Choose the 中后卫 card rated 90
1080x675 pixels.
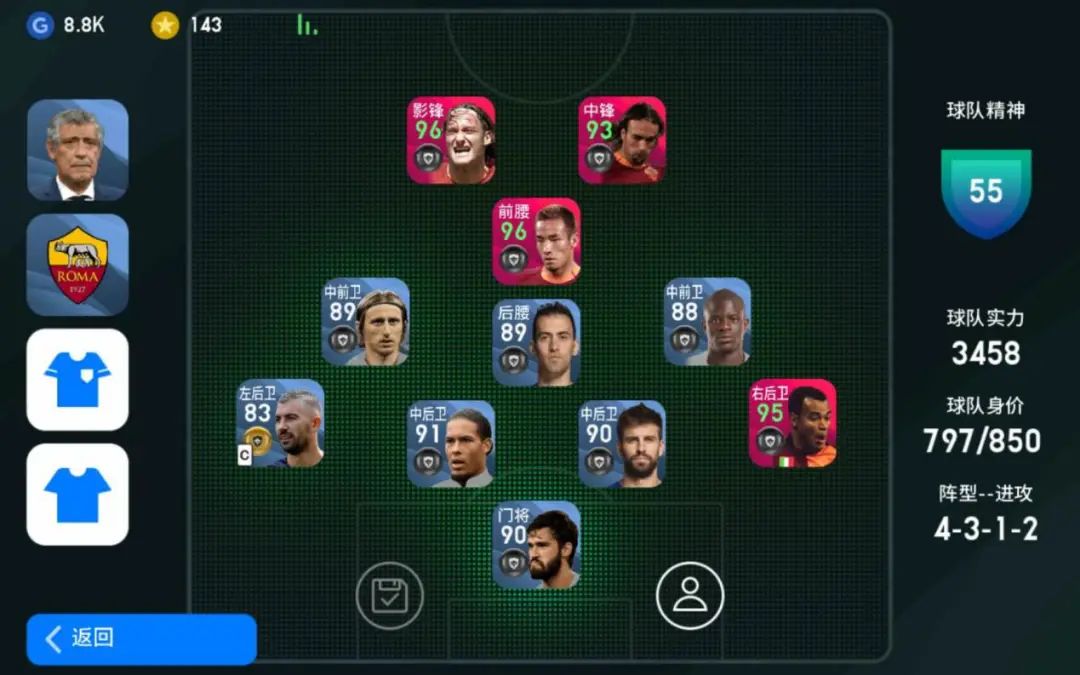tap(622, 444)
